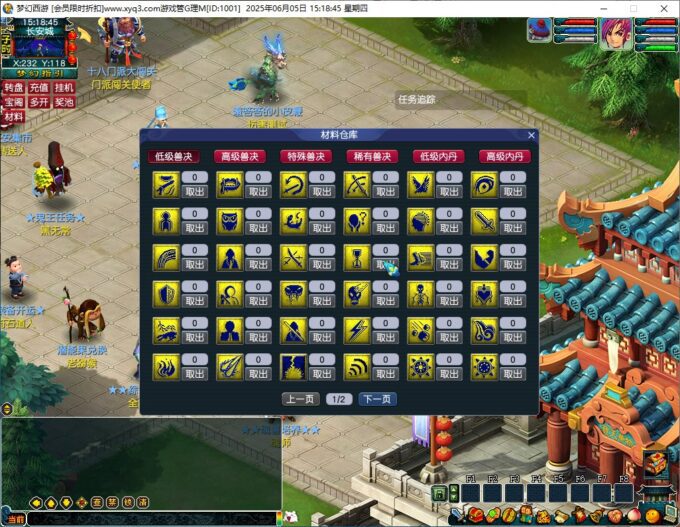Click the pink-haired character portrait

click(614, 33)
